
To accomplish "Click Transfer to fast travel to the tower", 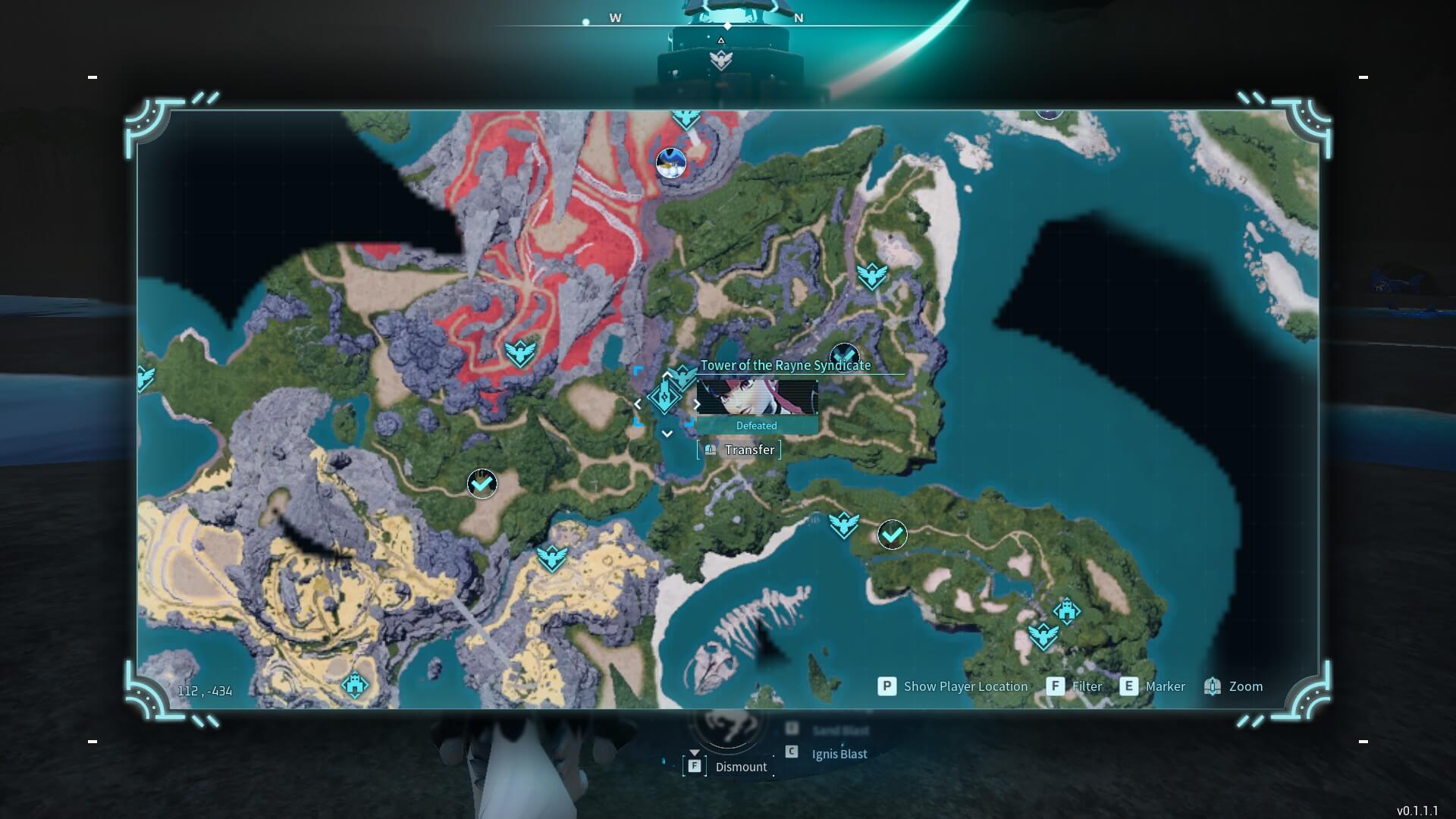I will tap(737, 449).
